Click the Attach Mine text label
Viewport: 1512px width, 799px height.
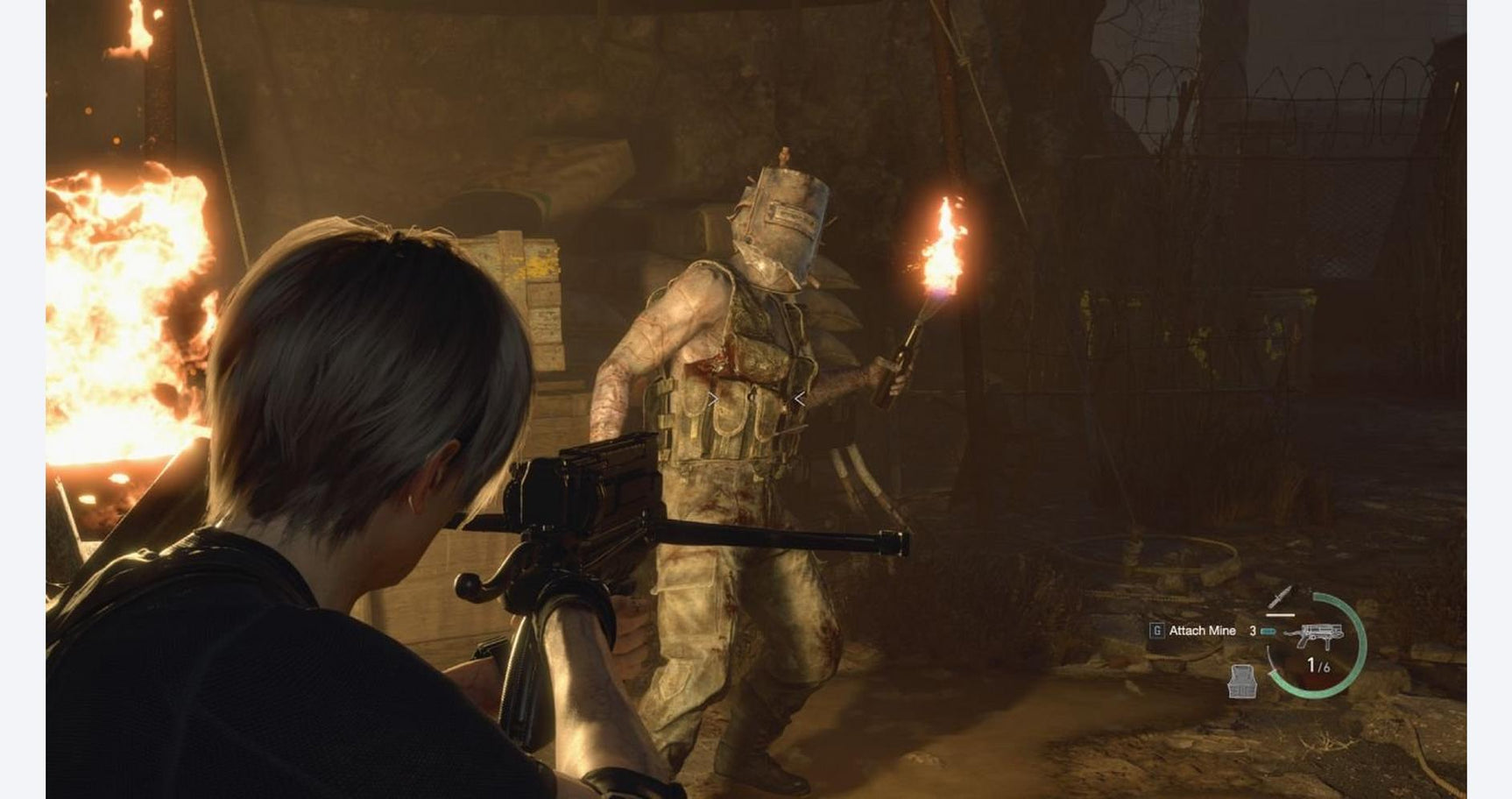point(1203,631)
